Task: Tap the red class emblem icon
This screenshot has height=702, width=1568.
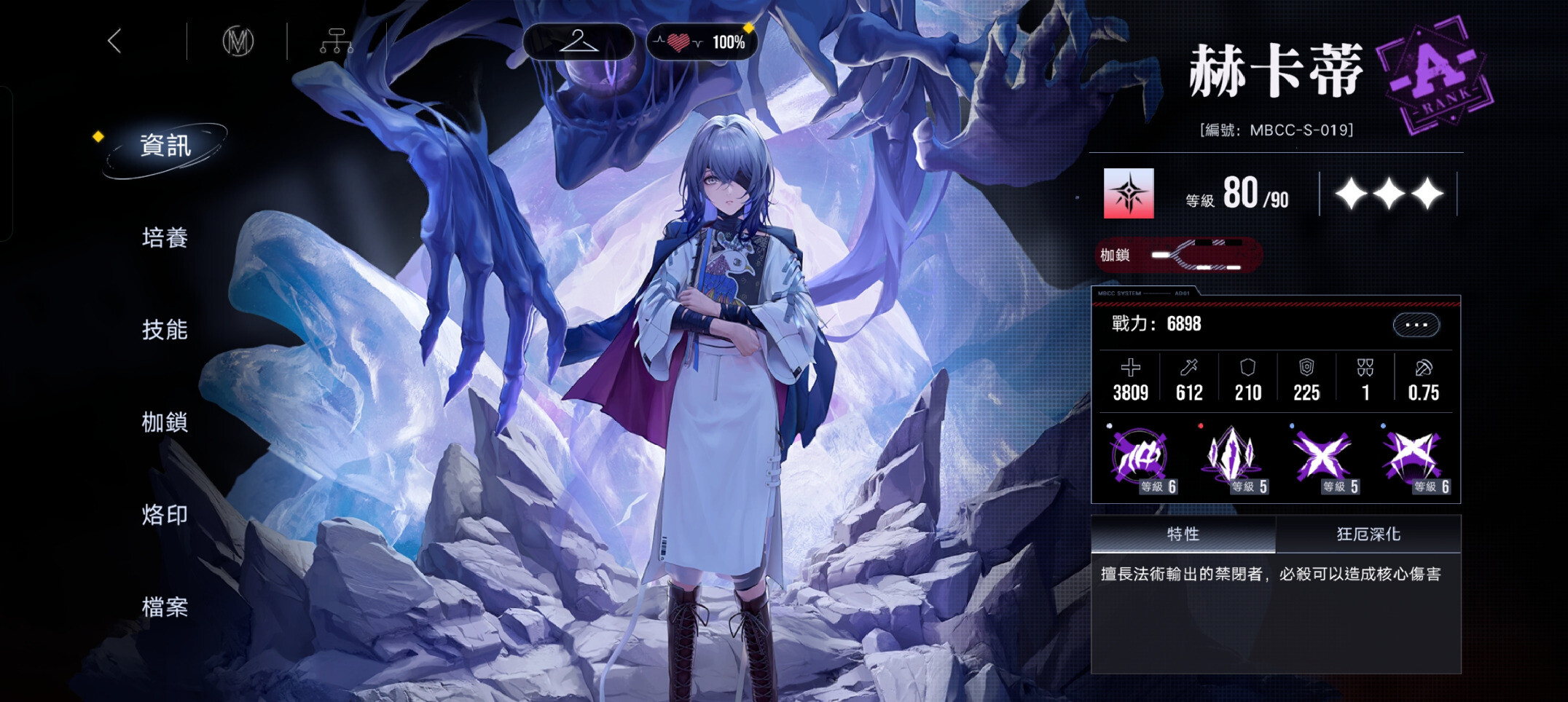Action: [x=1129, y=194]
